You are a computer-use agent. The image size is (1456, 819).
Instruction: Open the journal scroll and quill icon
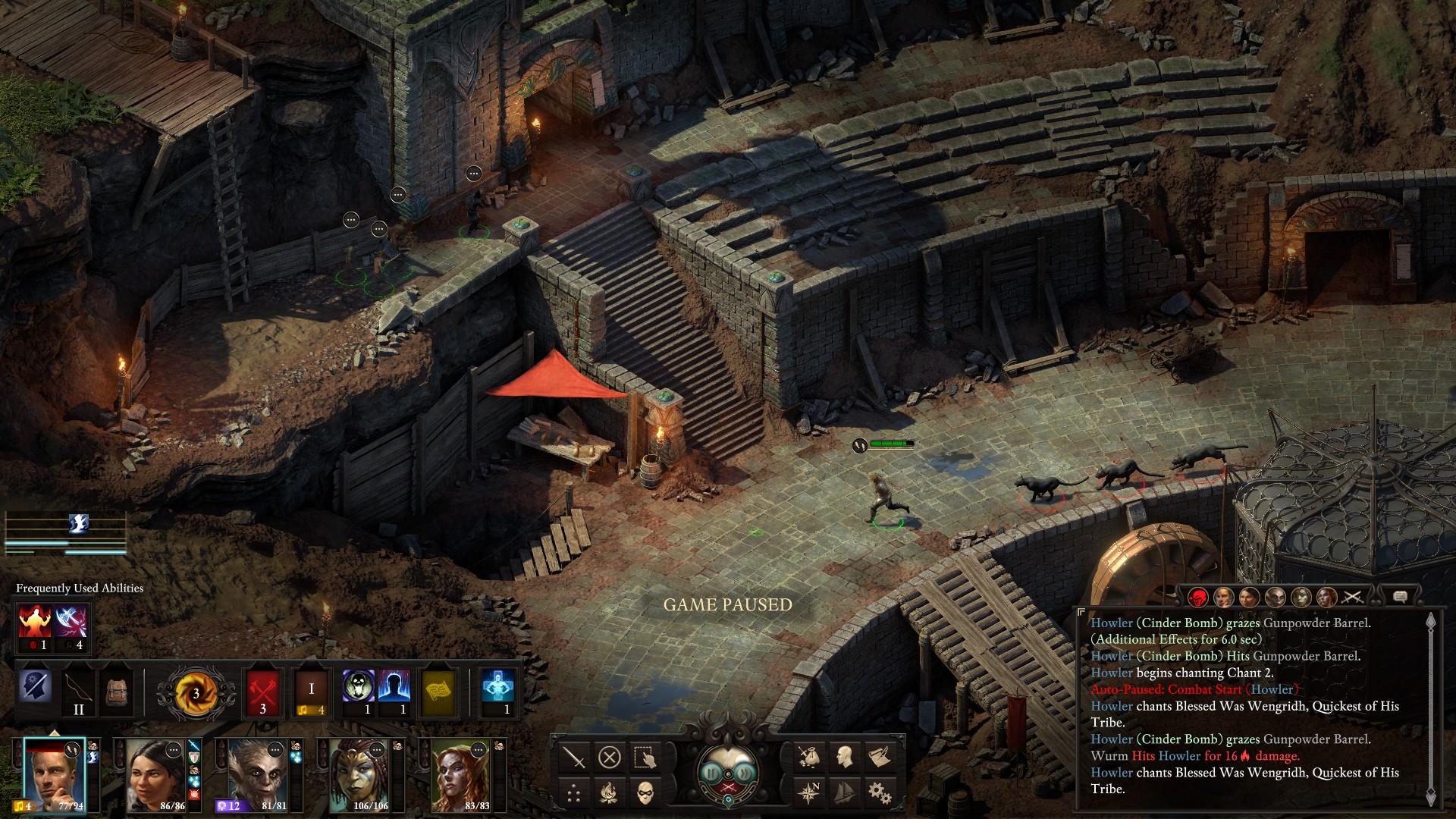(x=880, y=757)
